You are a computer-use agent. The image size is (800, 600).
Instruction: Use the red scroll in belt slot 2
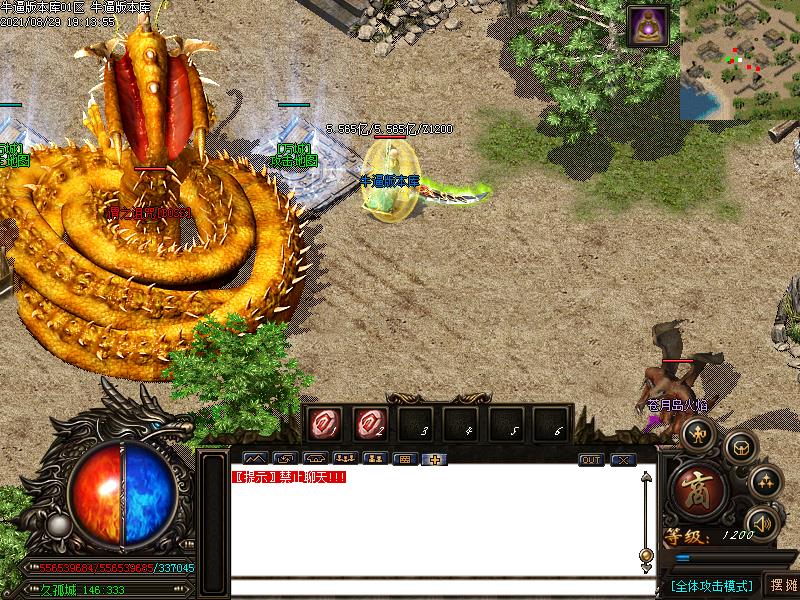369,423
